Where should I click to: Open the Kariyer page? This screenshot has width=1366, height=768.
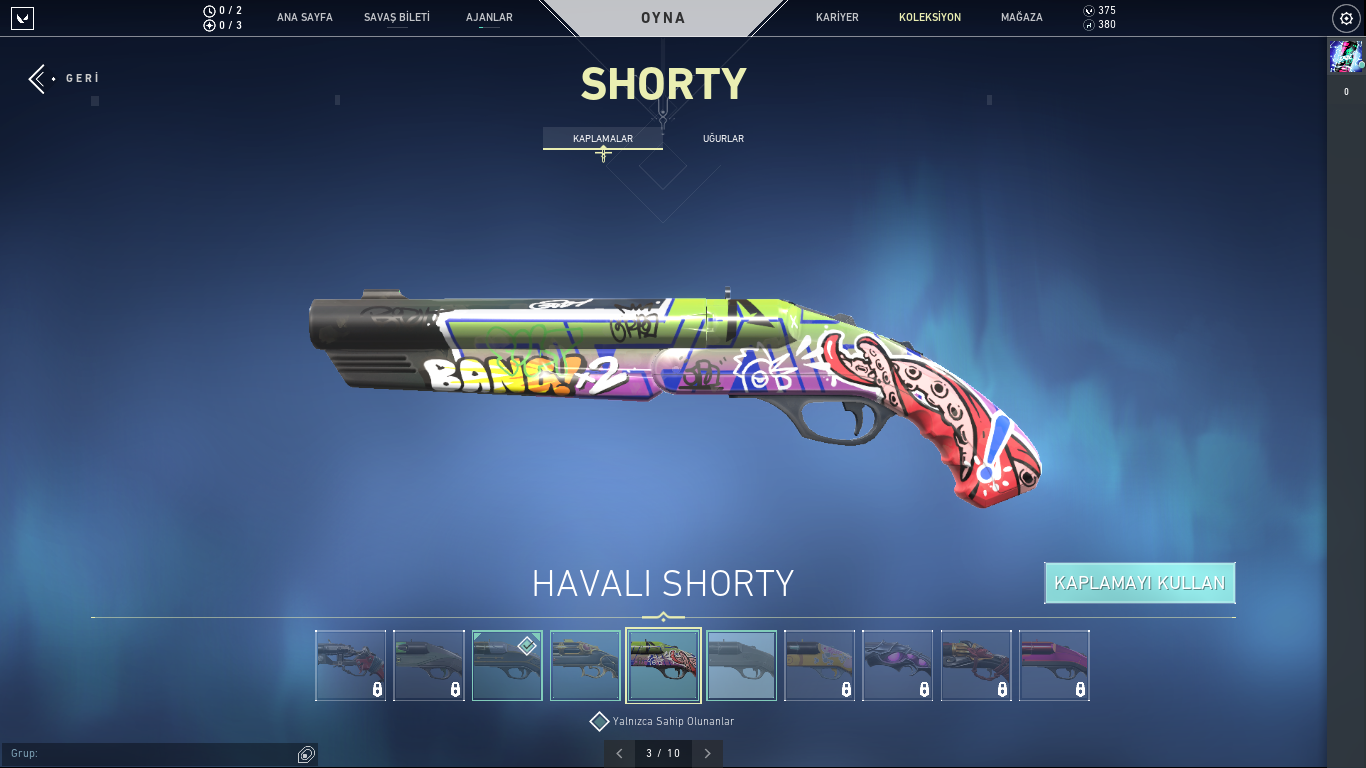pos(837,18)
